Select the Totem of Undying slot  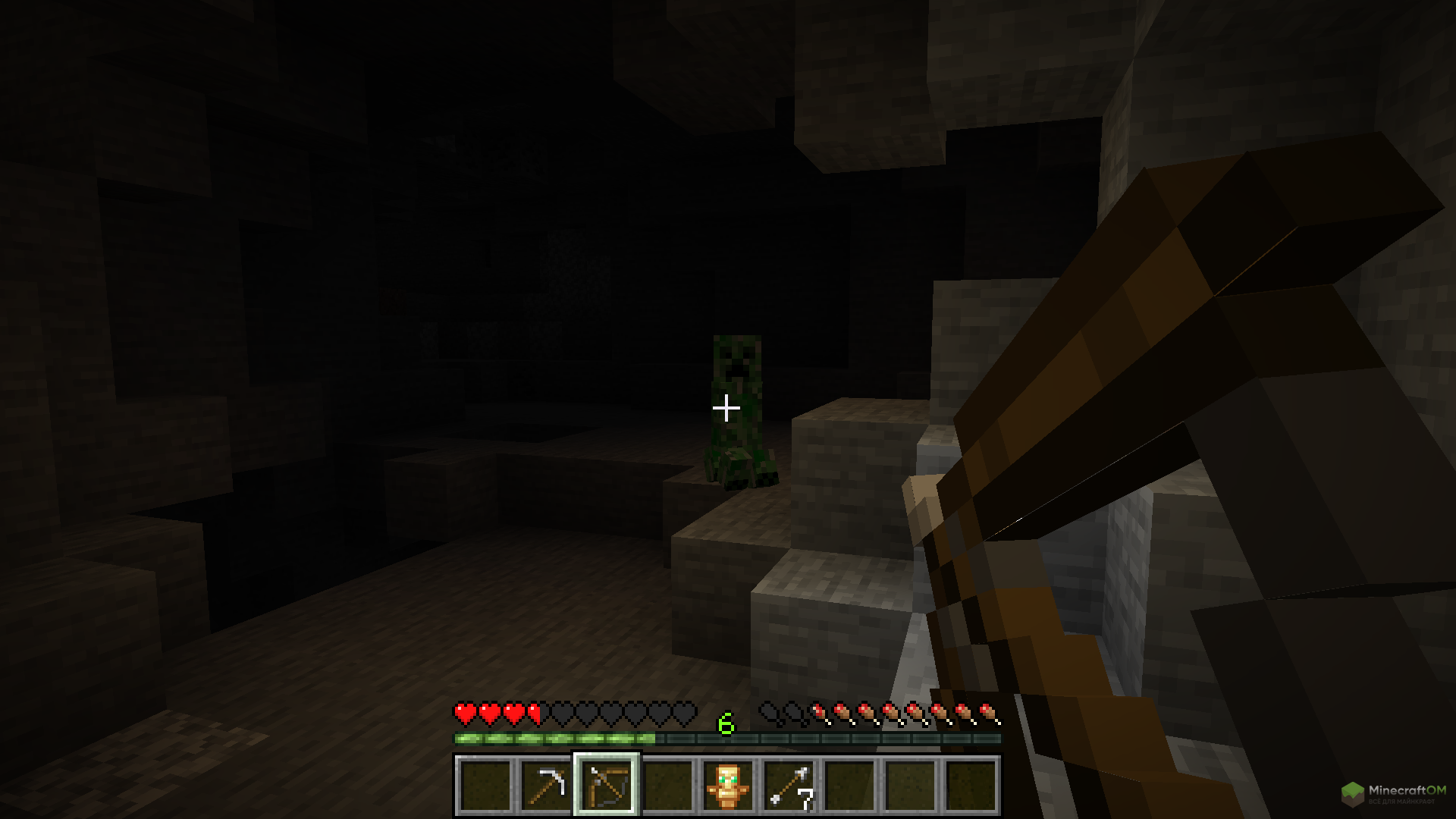point(728,785)
